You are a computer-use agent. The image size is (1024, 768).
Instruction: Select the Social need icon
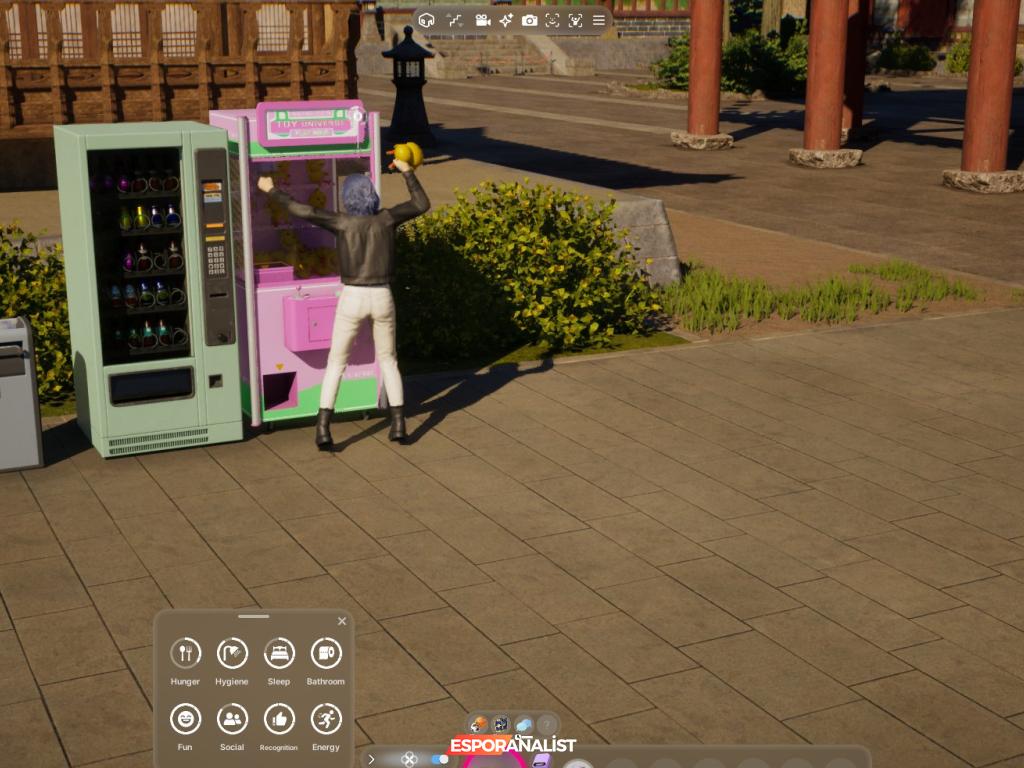coord(232,719)
